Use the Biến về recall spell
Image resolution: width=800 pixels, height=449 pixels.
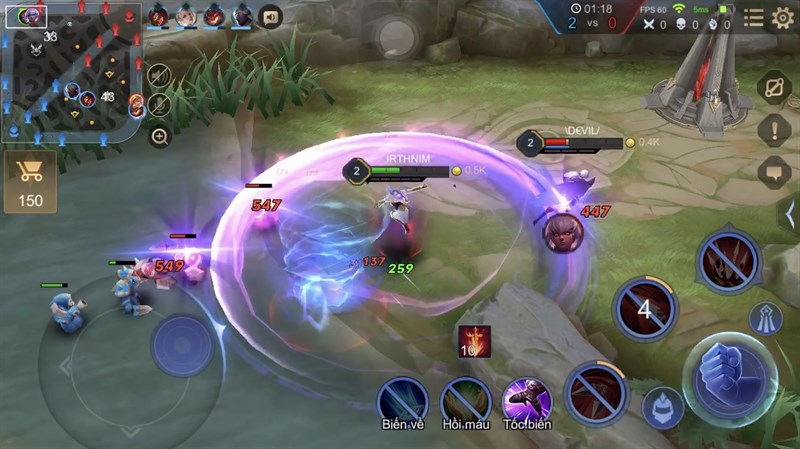403,401
